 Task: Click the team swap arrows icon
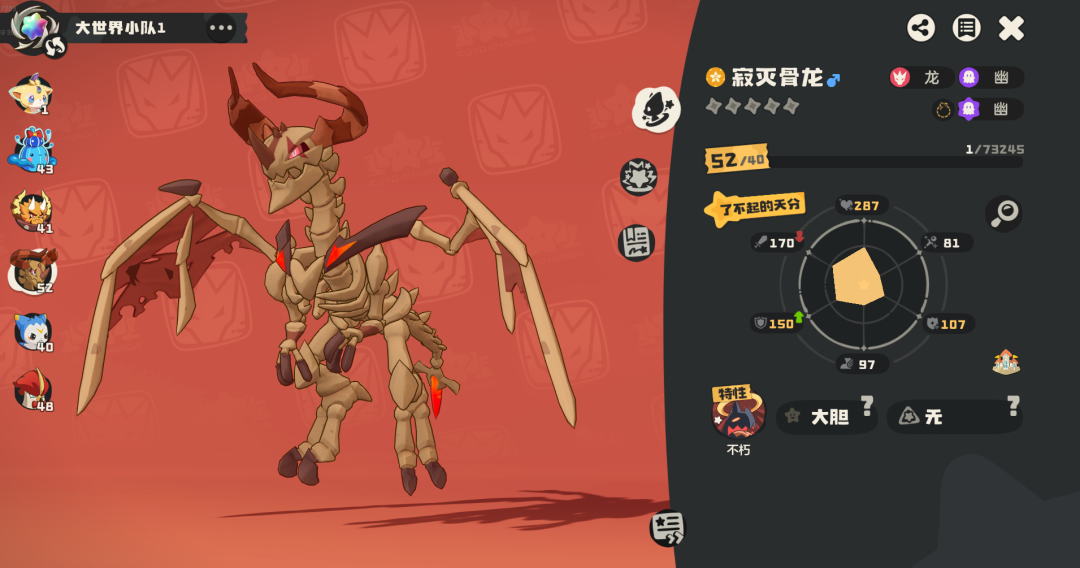(55, 45)
